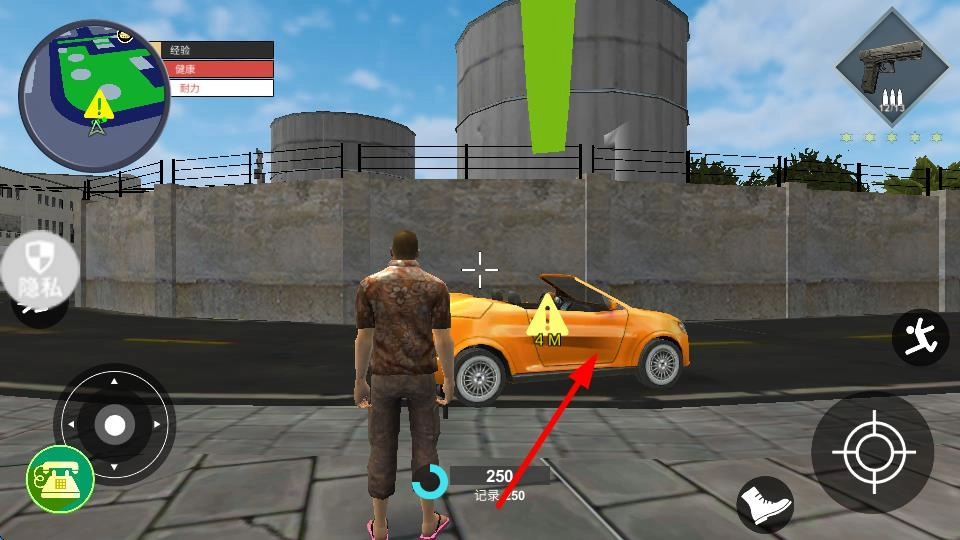This screenshot has height=540, width=960.
Task: Open the privacy shield button
Action: 39,270
